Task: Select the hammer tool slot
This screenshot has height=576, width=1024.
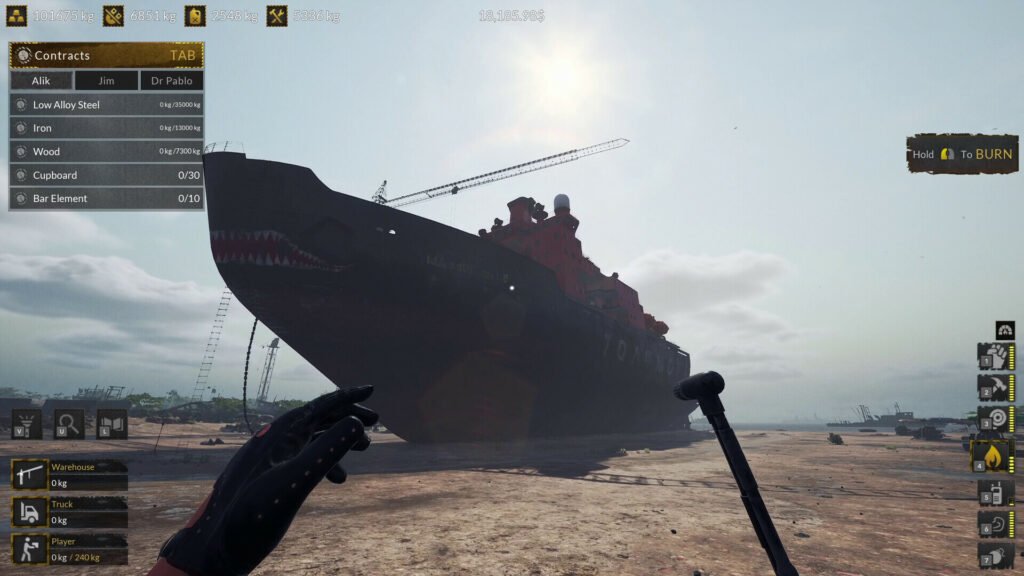Action: 995,388
